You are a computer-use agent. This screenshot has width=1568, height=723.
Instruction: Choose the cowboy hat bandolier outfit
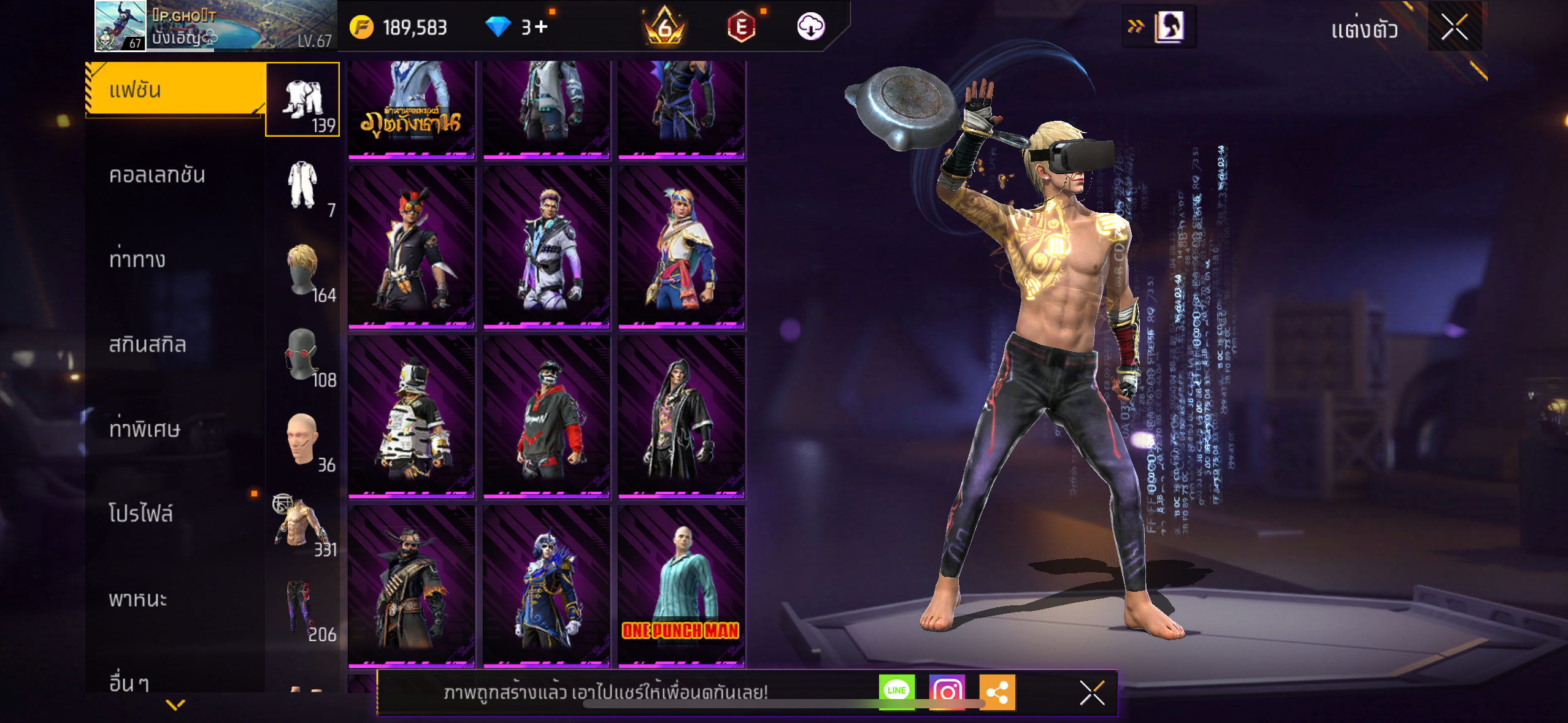[x=411, y=586]
